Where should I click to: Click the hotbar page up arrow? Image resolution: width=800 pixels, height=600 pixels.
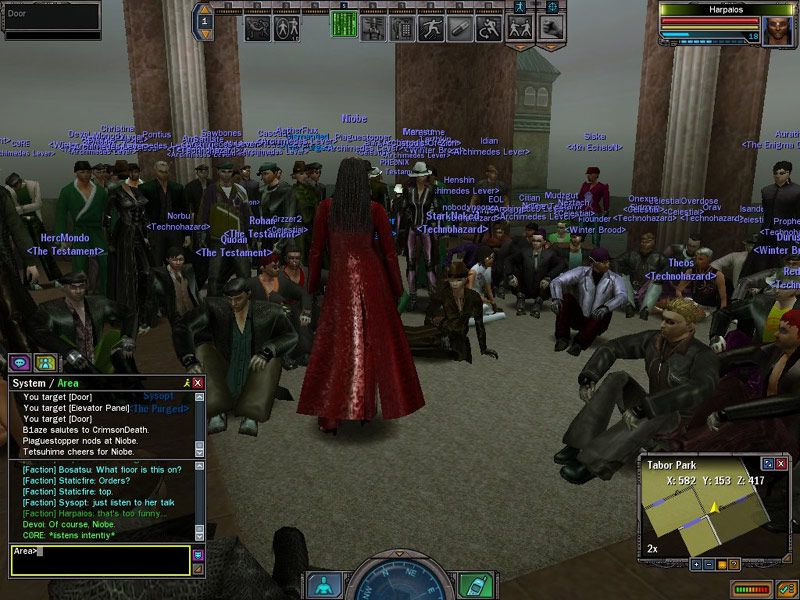(205, 9)
